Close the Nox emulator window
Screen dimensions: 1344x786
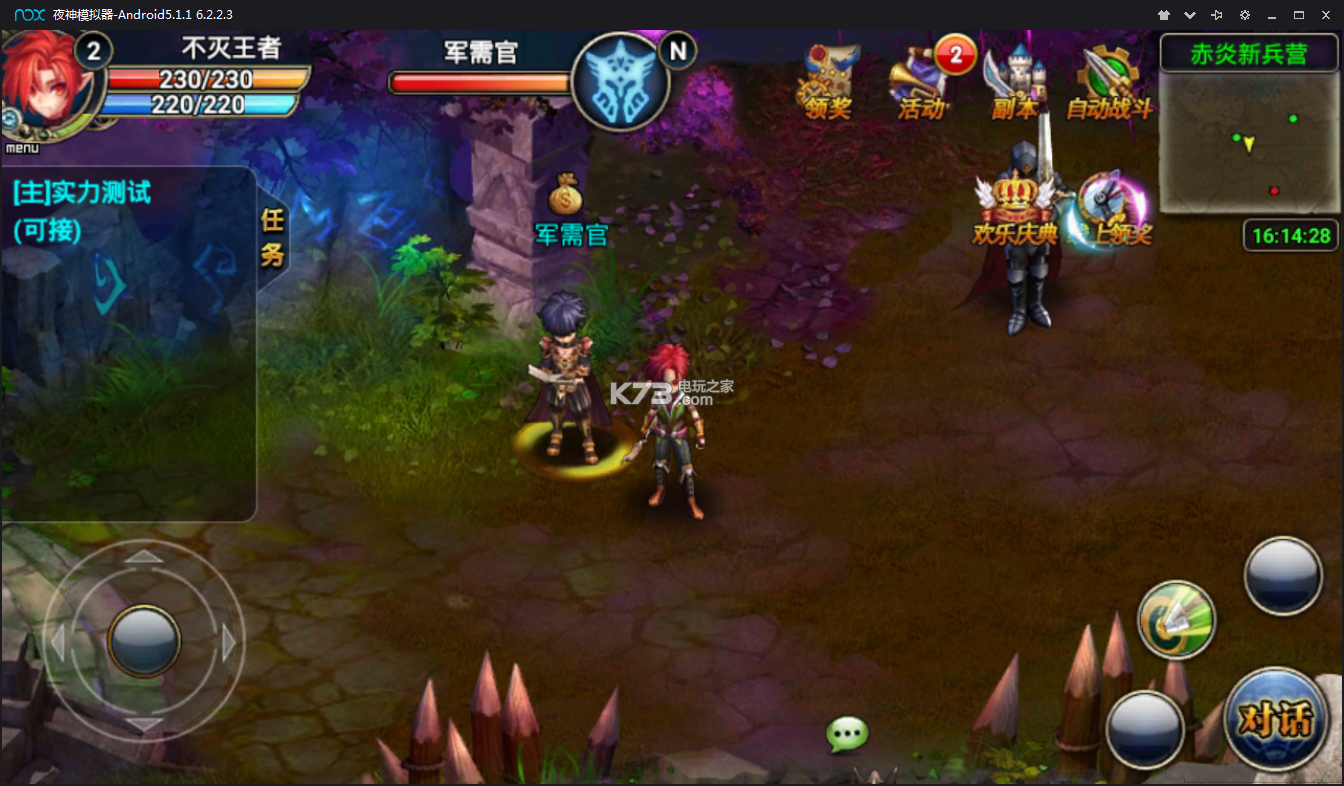1326,15
